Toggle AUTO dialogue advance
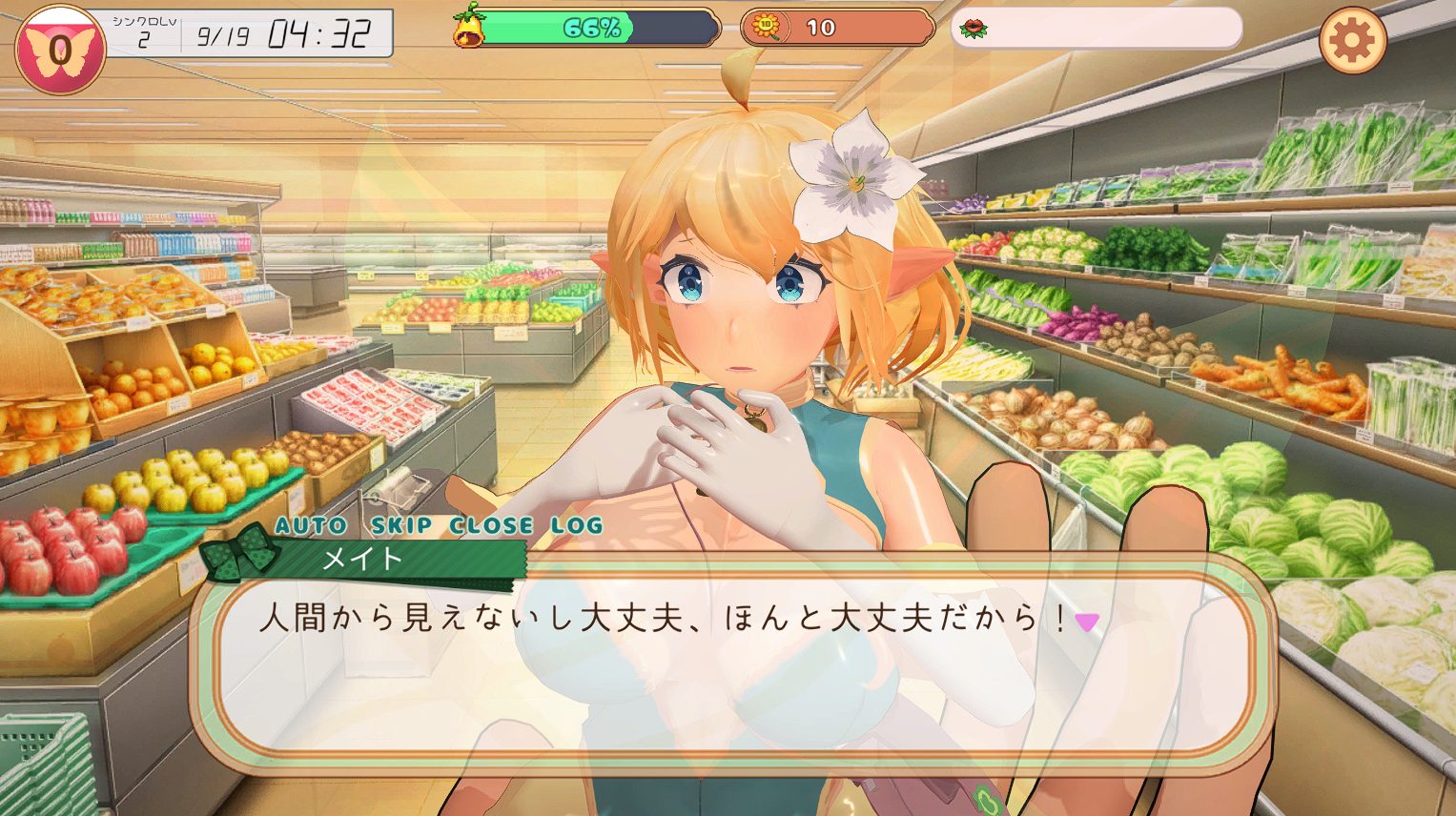Viewport: 1456px width, 816px height. [x=311, y=525]
